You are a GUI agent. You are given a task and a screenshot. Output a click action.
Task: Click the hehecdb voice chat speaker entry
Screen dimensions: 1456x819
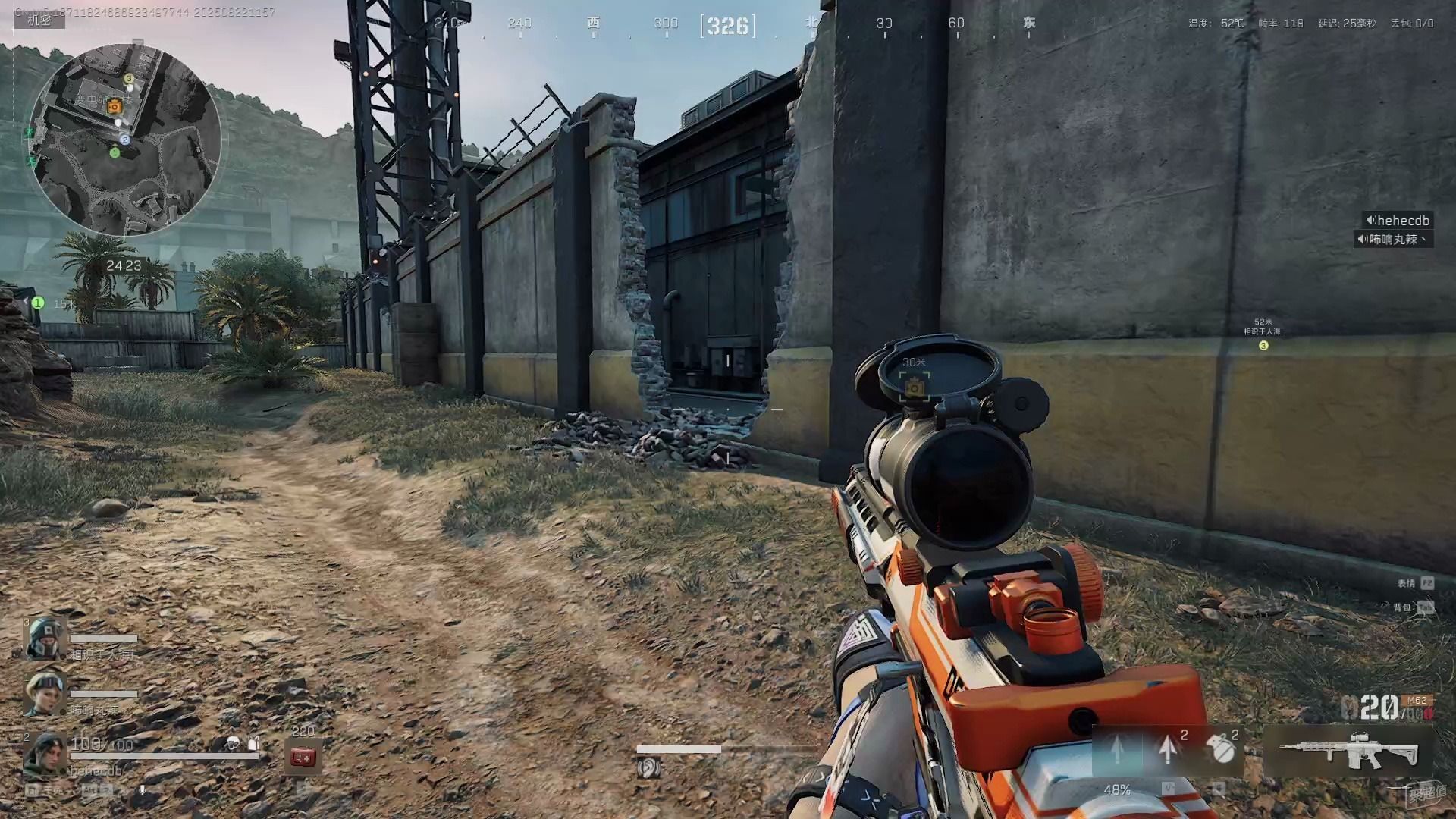pos(1397,221)
